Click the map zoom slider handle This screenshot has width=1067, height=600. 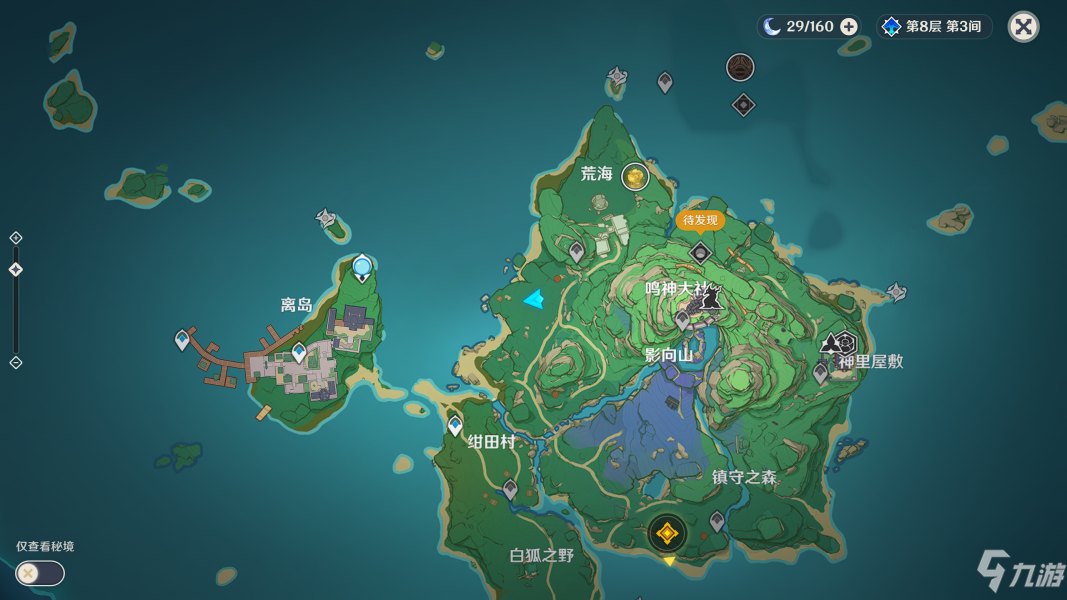(x=16, y=270)
